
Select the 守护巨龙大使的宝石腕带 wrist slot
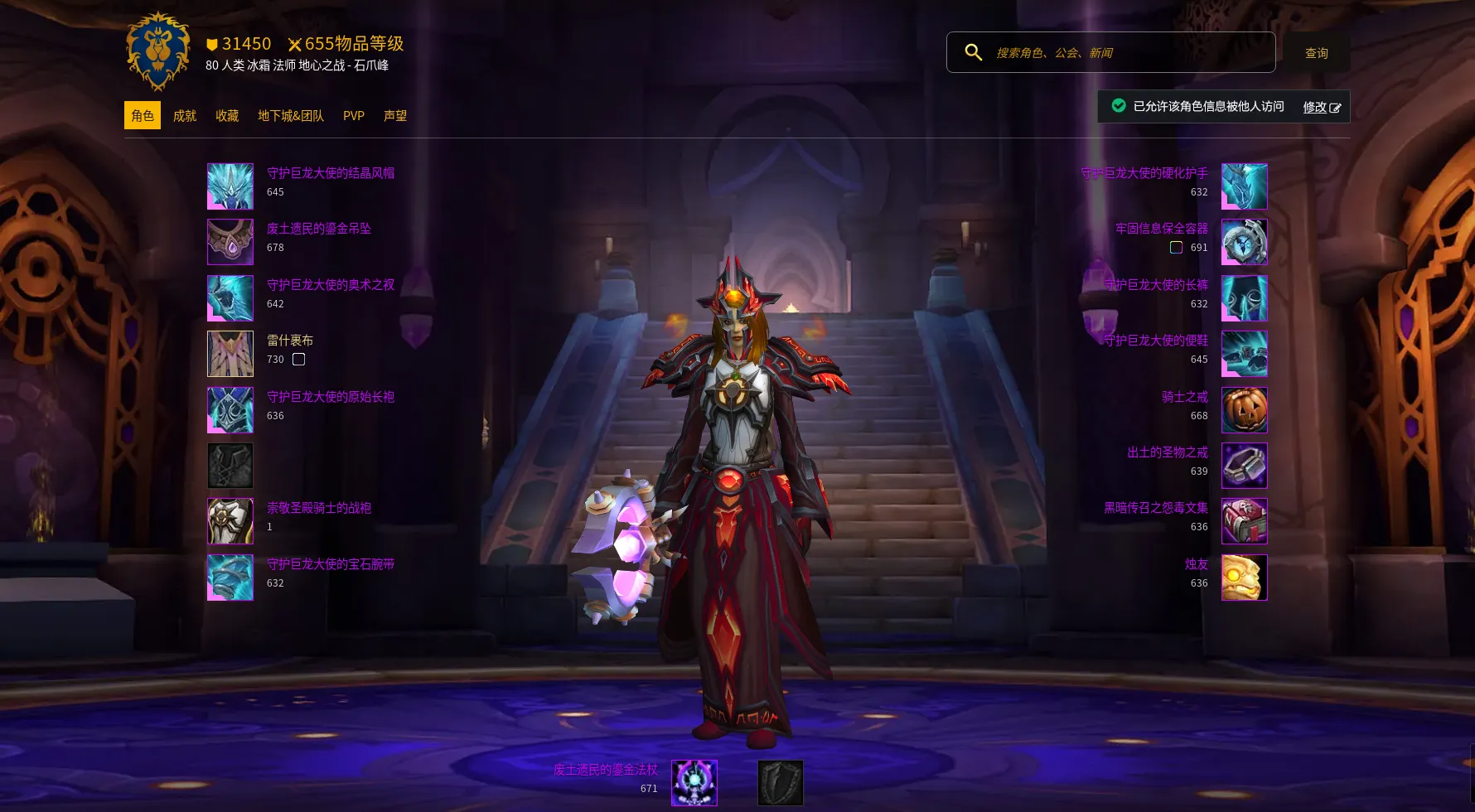tap(230, 578)
